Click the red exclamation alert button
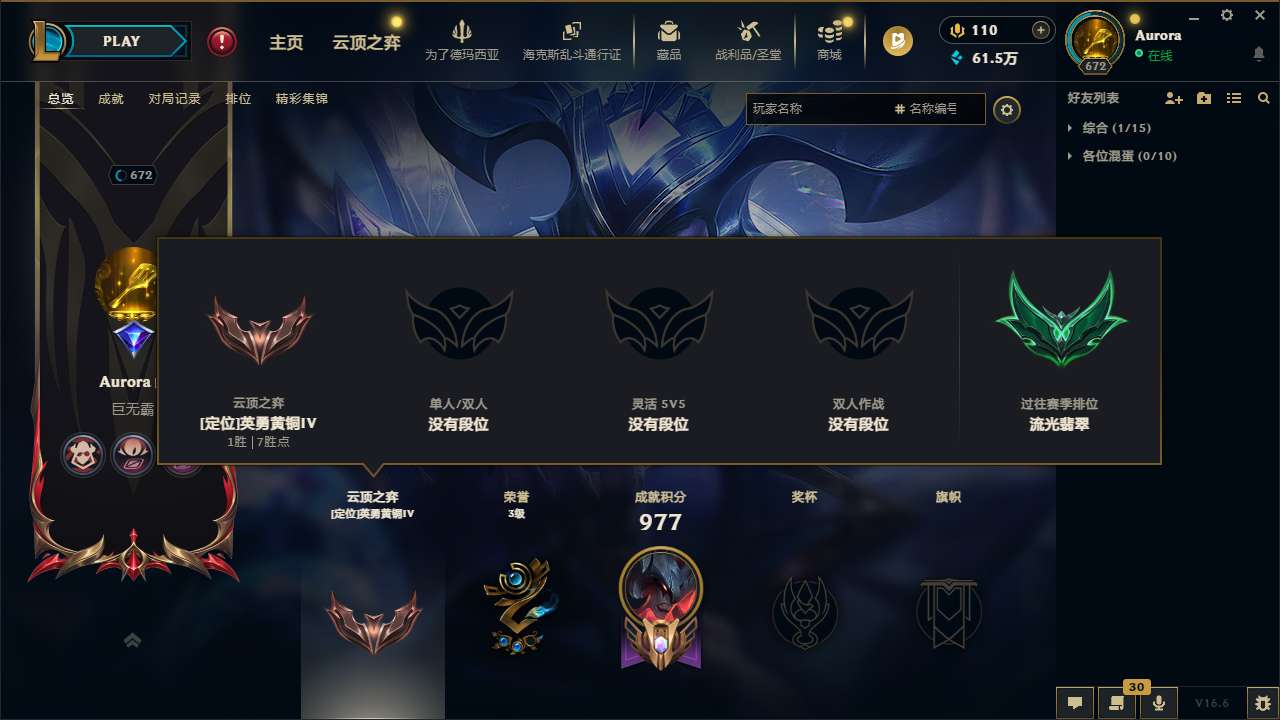This screenshot has height=720, width=1280. coord(221,42)
